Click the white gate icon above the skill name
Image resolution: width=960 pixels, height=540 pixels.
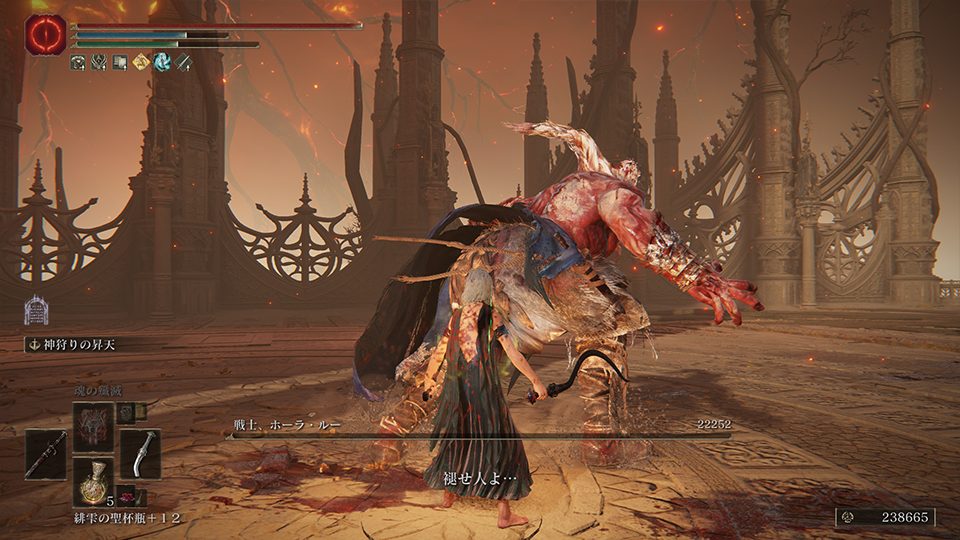[36, 309]
